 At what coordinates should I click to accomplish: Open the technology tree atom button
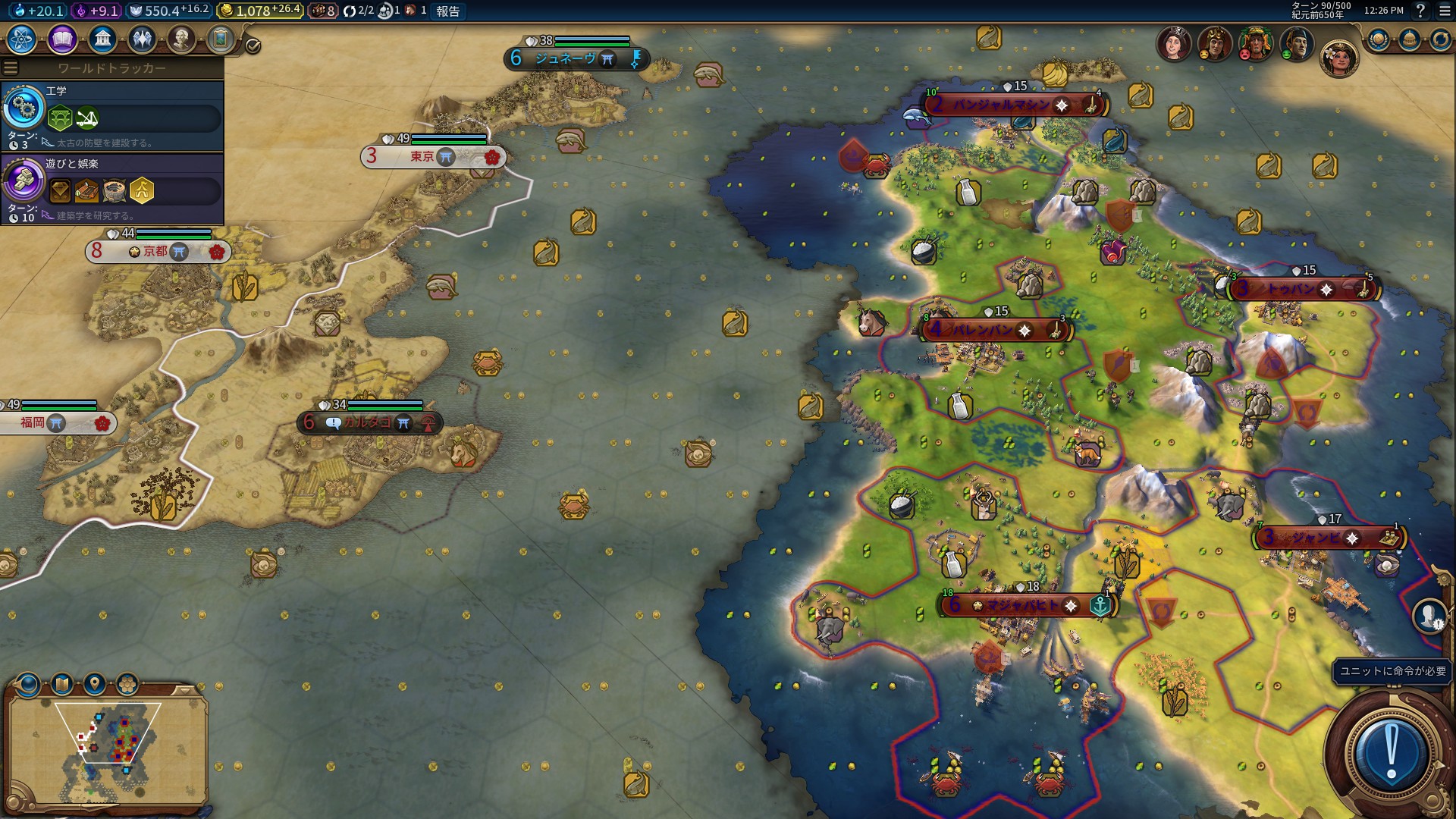pyautogui.click(x=22, y=39)
